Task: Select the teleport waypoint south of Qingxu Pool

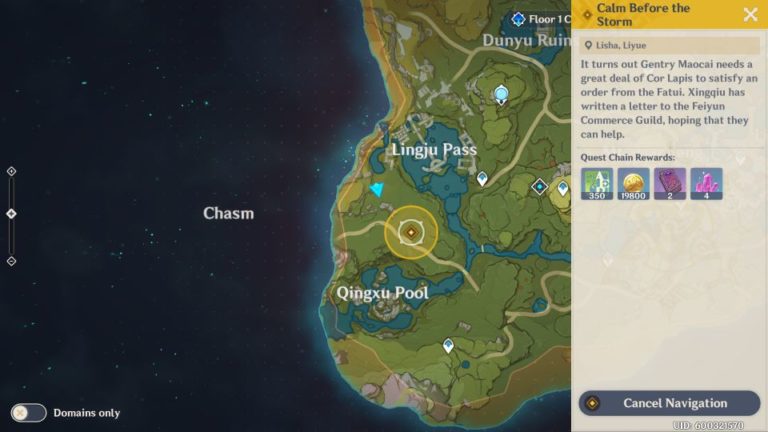Action: click(448, 345)
